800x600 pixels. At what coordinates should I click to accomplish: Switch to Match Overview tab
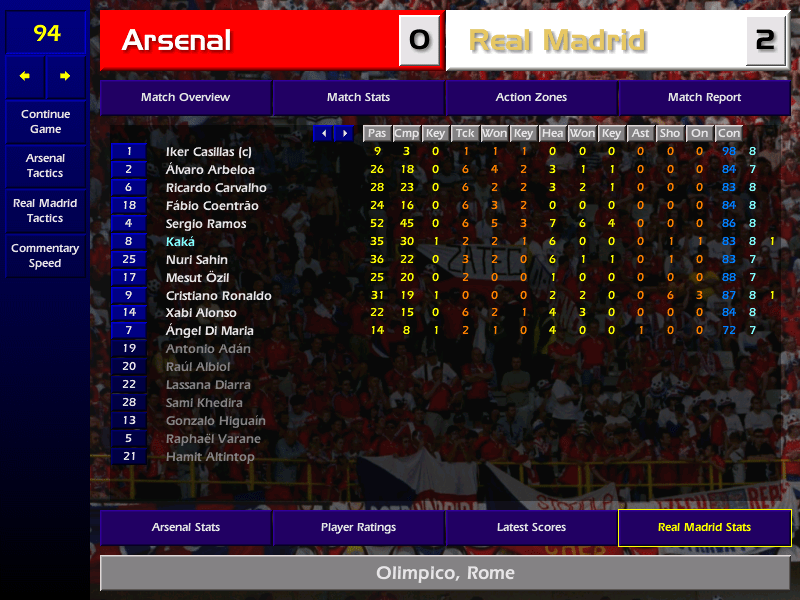tap(185, 97)
